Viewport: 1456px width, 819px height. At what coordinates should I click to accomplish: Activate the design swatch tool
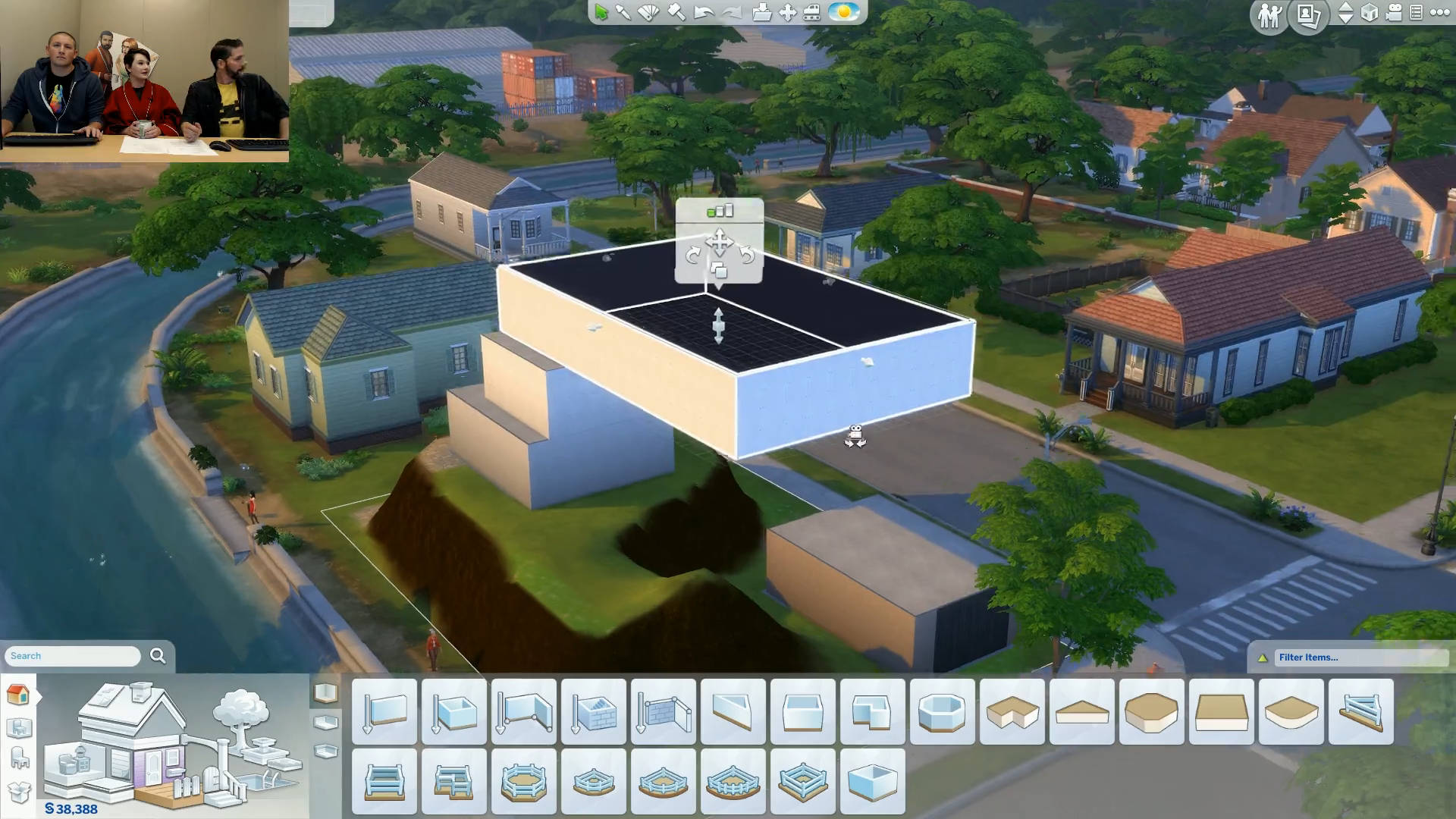click(x=649, y=12)
